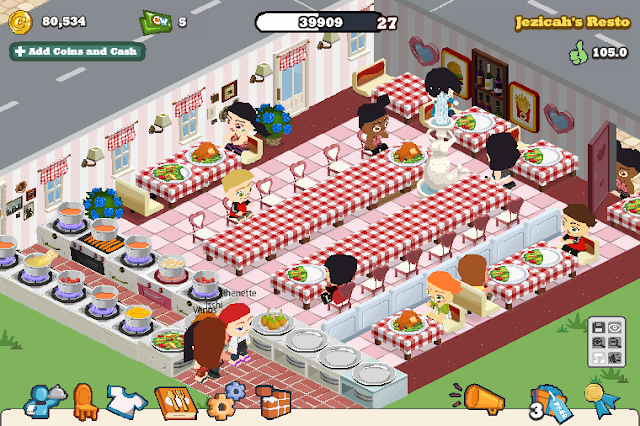Open the recipe cookbook
This screenshot has width=640, height=426.
tap(173, 402)
